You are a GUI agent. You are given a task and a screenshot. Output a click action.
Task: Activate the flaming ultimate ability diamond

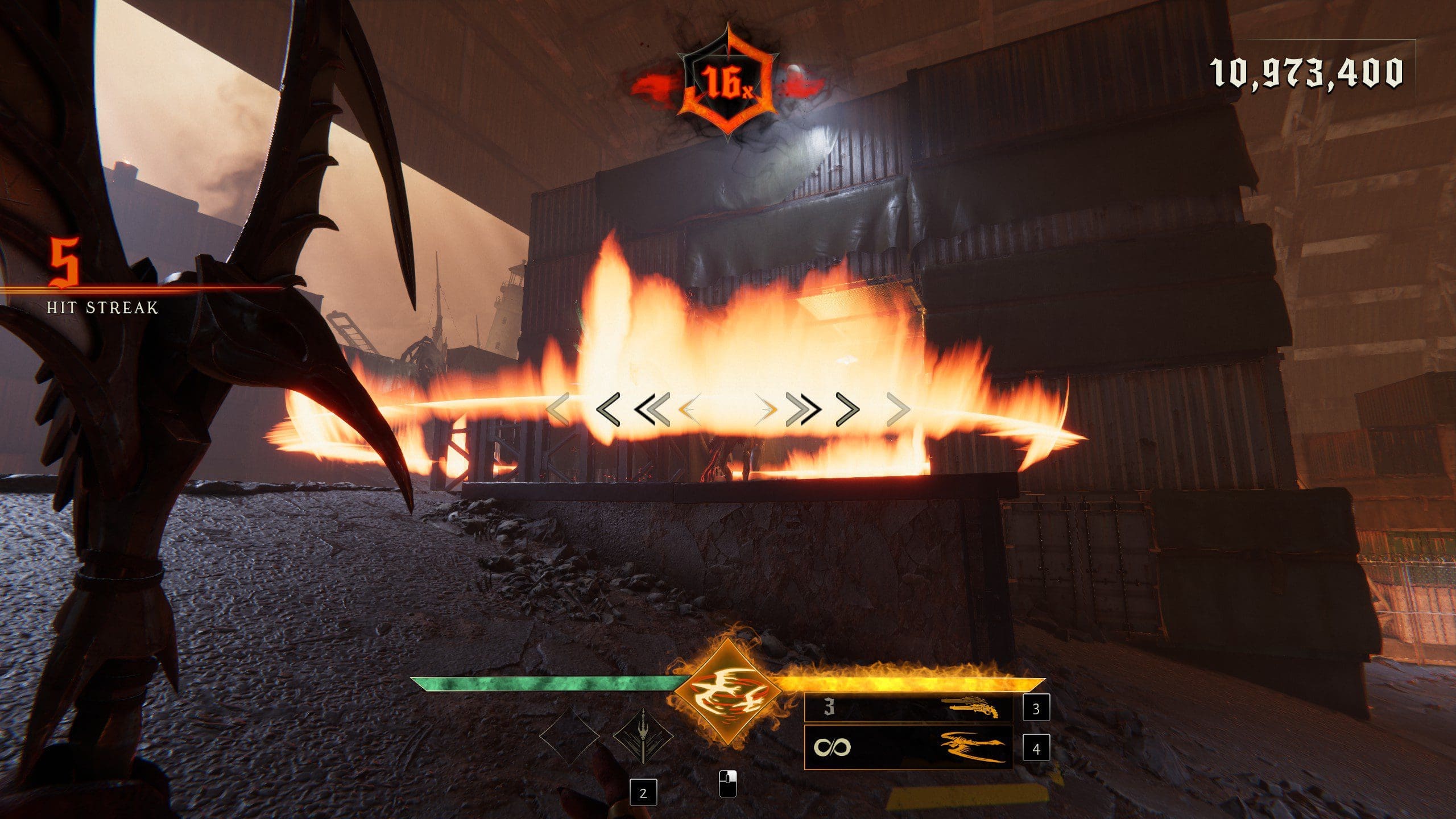tap(727, 690)
